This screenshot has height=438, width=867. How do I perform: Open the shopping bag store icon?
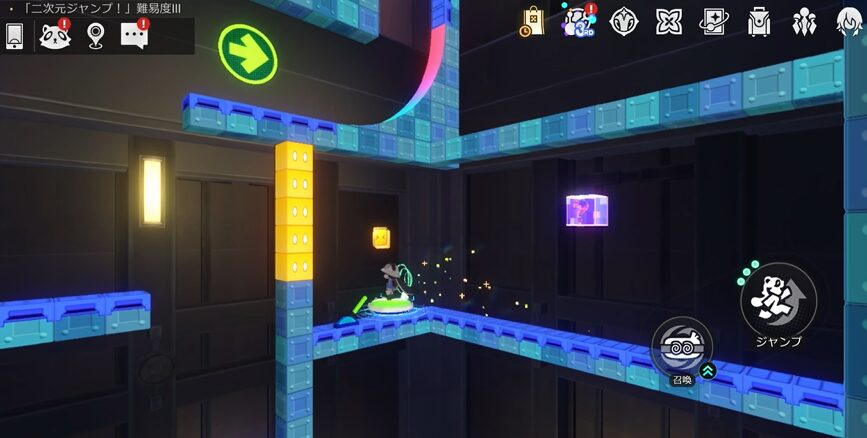(533, 21)
